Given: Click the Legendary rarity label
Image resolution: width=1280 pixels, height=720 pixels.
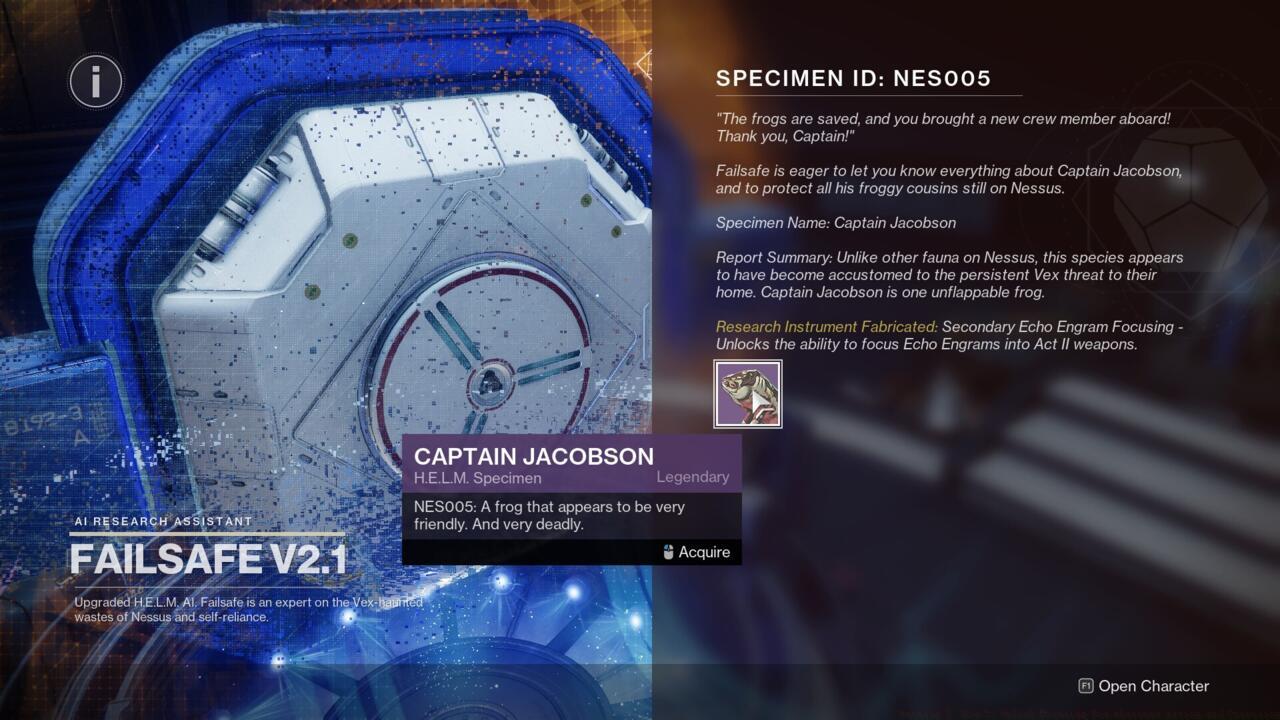Looking at the screenshot, I should (692, 477).
